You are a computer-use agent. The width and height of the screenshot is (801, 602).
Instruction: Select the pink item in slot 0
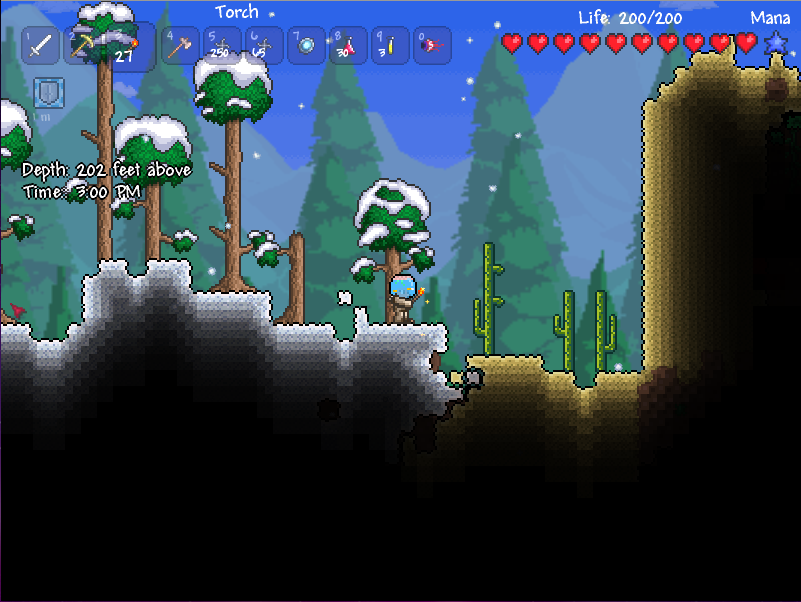432,45
